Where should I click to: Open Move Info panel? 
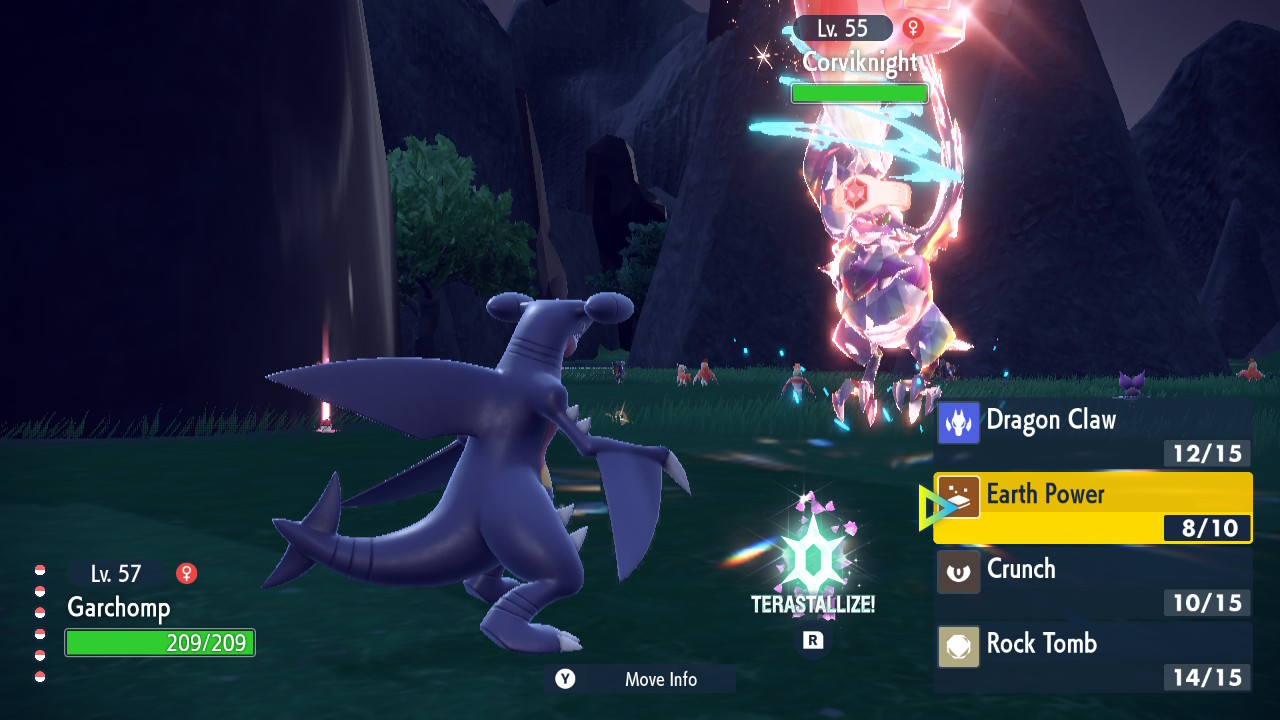pos(640,679)
